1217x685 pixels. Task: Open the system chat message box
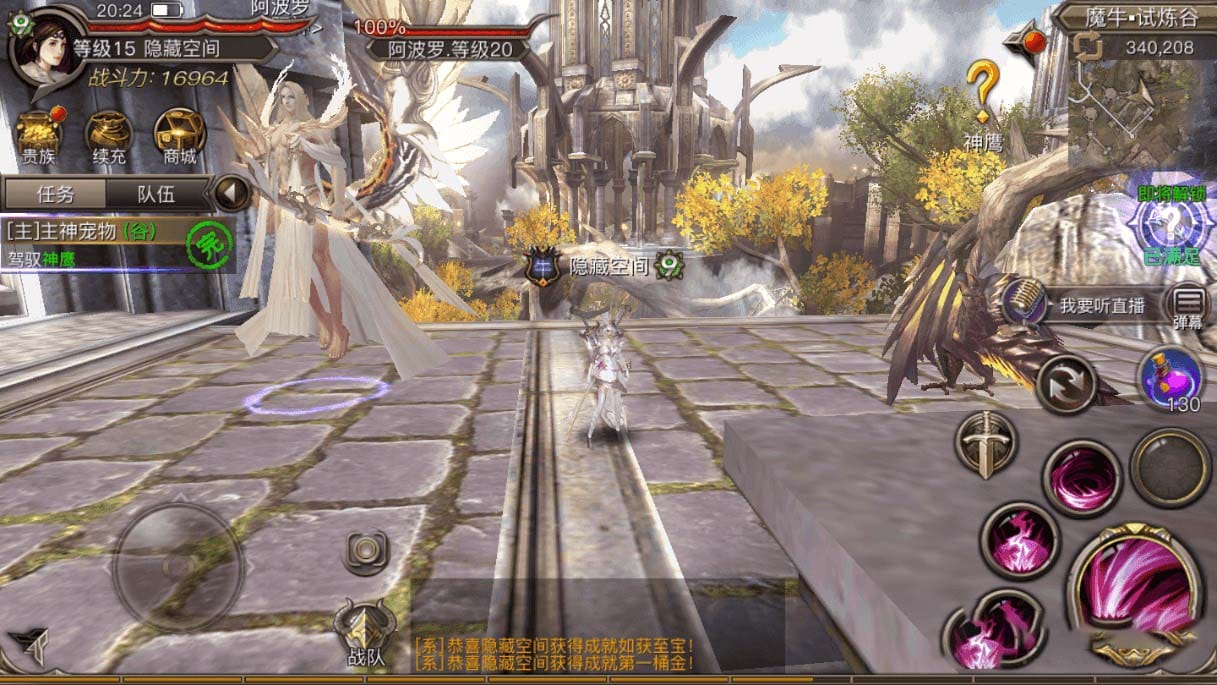553,654
